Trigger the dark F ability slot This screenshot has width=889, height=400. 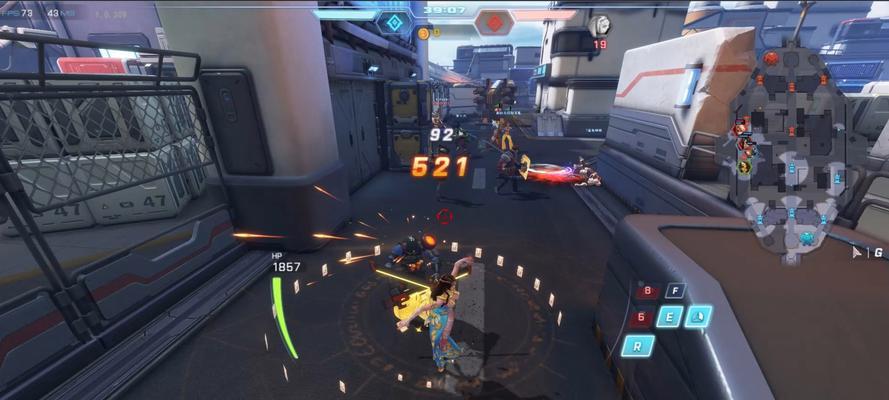[676, 291]
